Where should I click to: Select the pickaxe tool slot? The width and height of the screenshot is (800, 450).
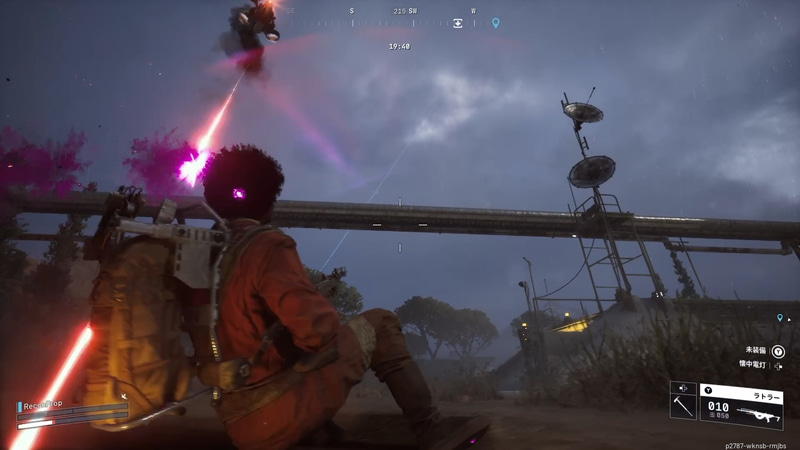click(x=683, y=406)
